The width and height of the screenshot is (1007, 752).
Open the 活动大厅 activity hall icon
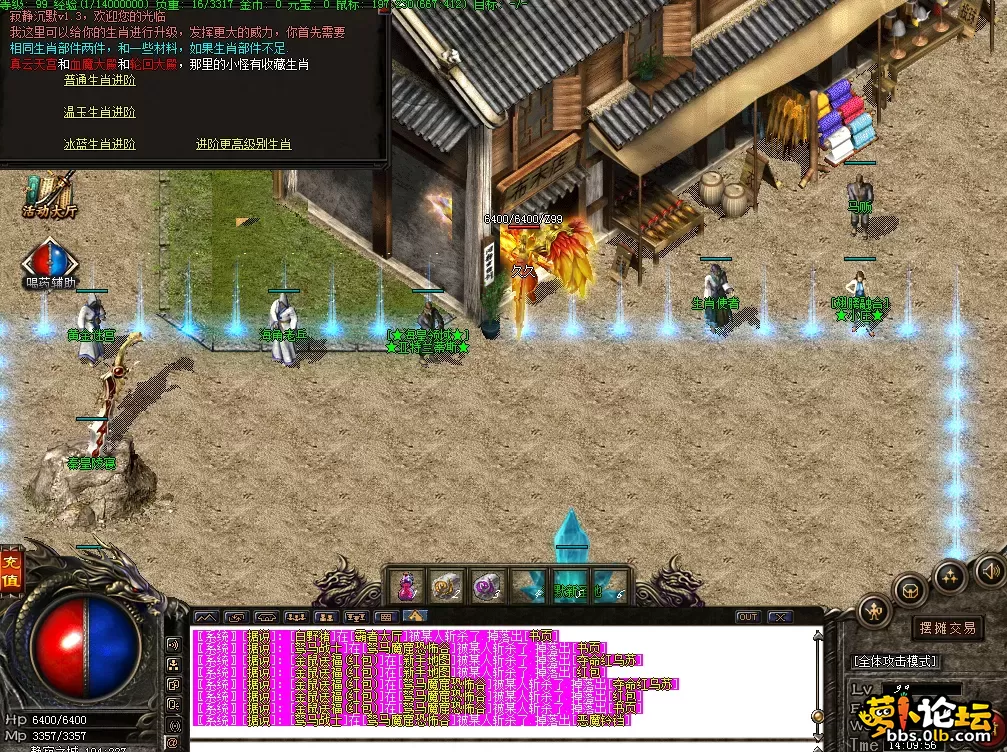click(50, 194)
